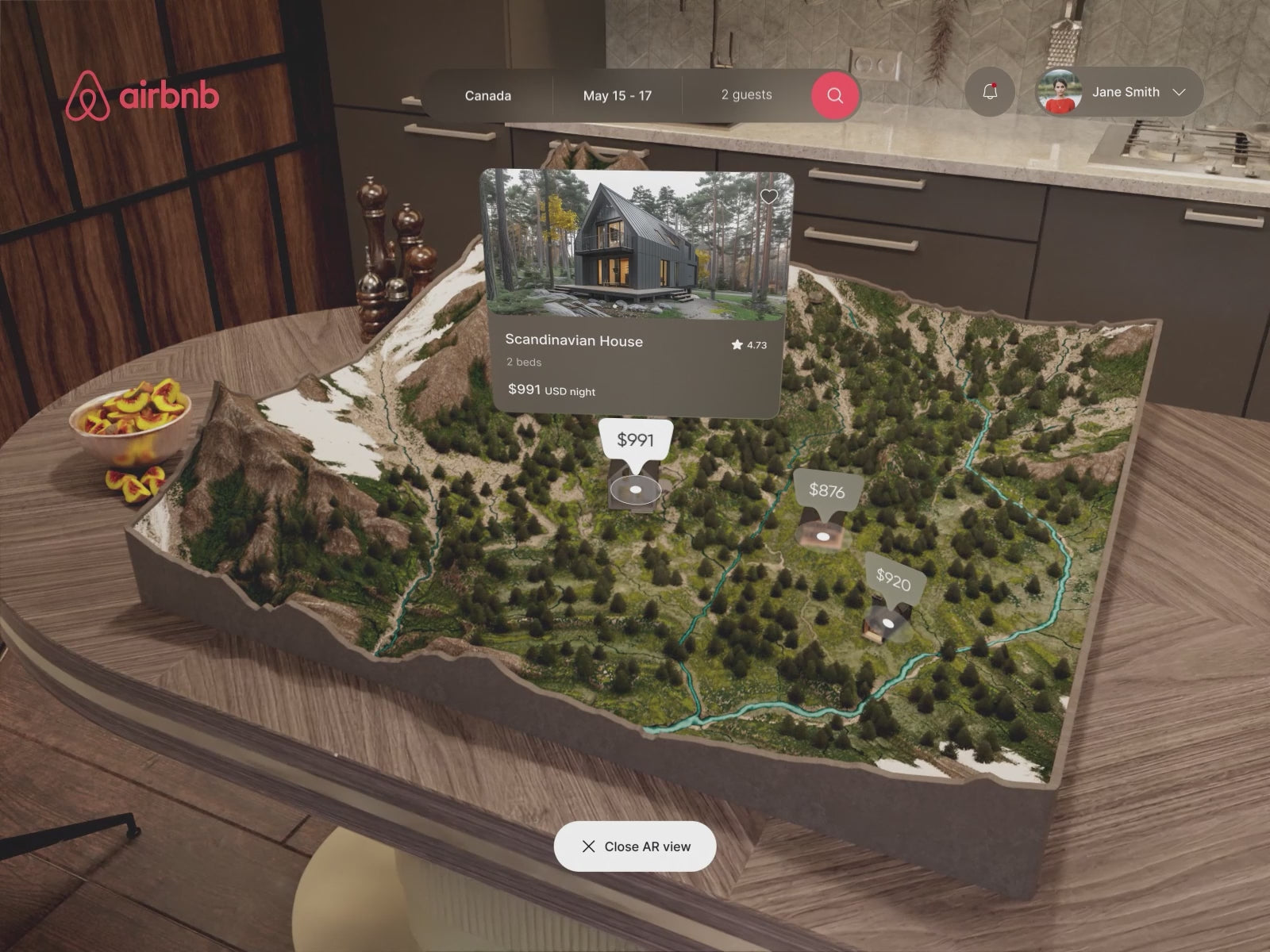Image resolution: width=1270 pixels, height=952 pixels.
Task: Adjust the 2 guests field
Action: [x=746, y=95]
